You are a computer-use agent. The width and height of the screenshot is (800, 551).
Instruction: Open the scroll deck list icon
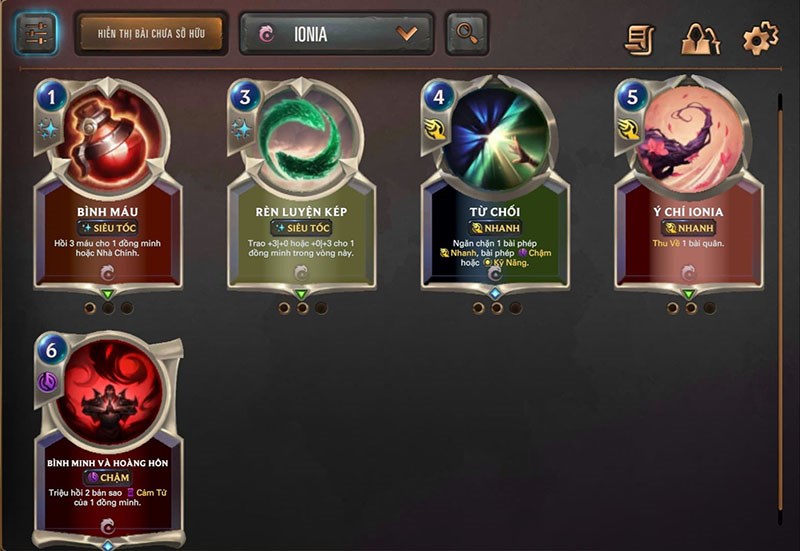(639, 39)
